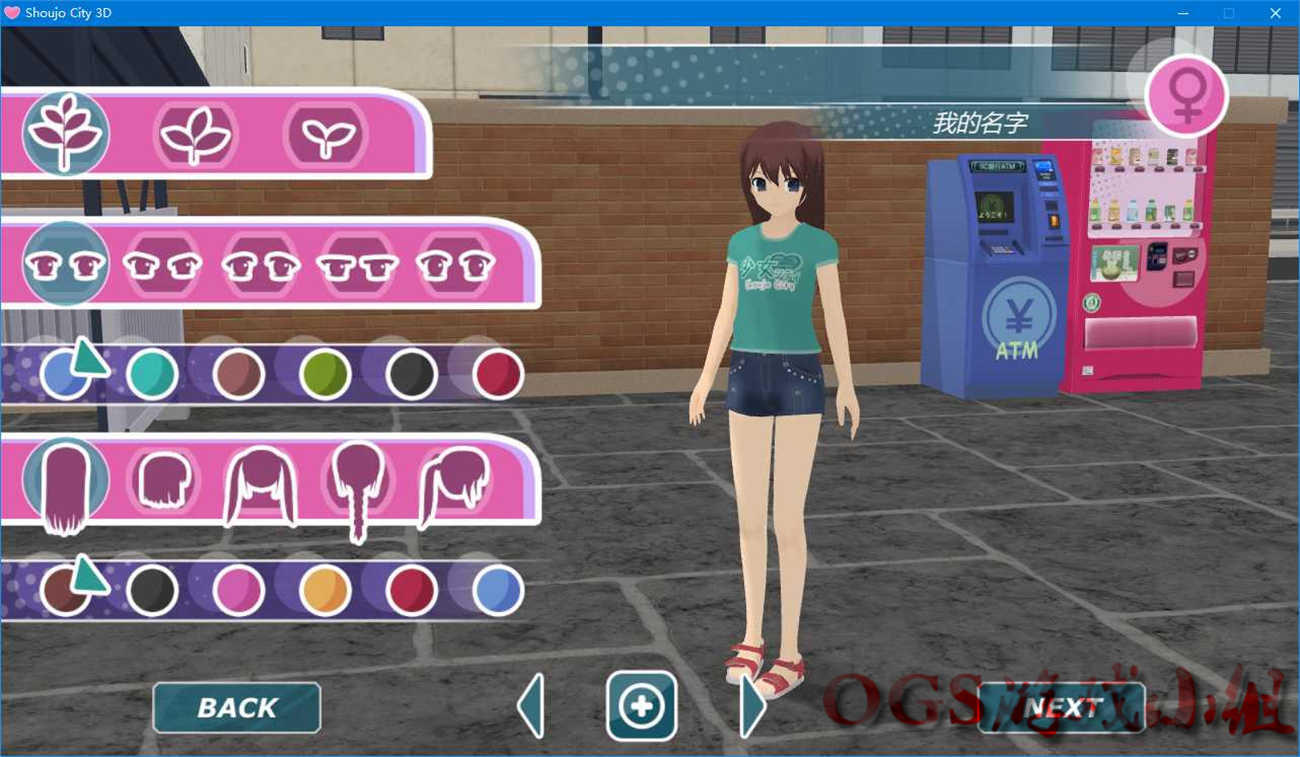Rotate character with right arrow
Viewport: 1300px width, 757px height.
(752, 706)
